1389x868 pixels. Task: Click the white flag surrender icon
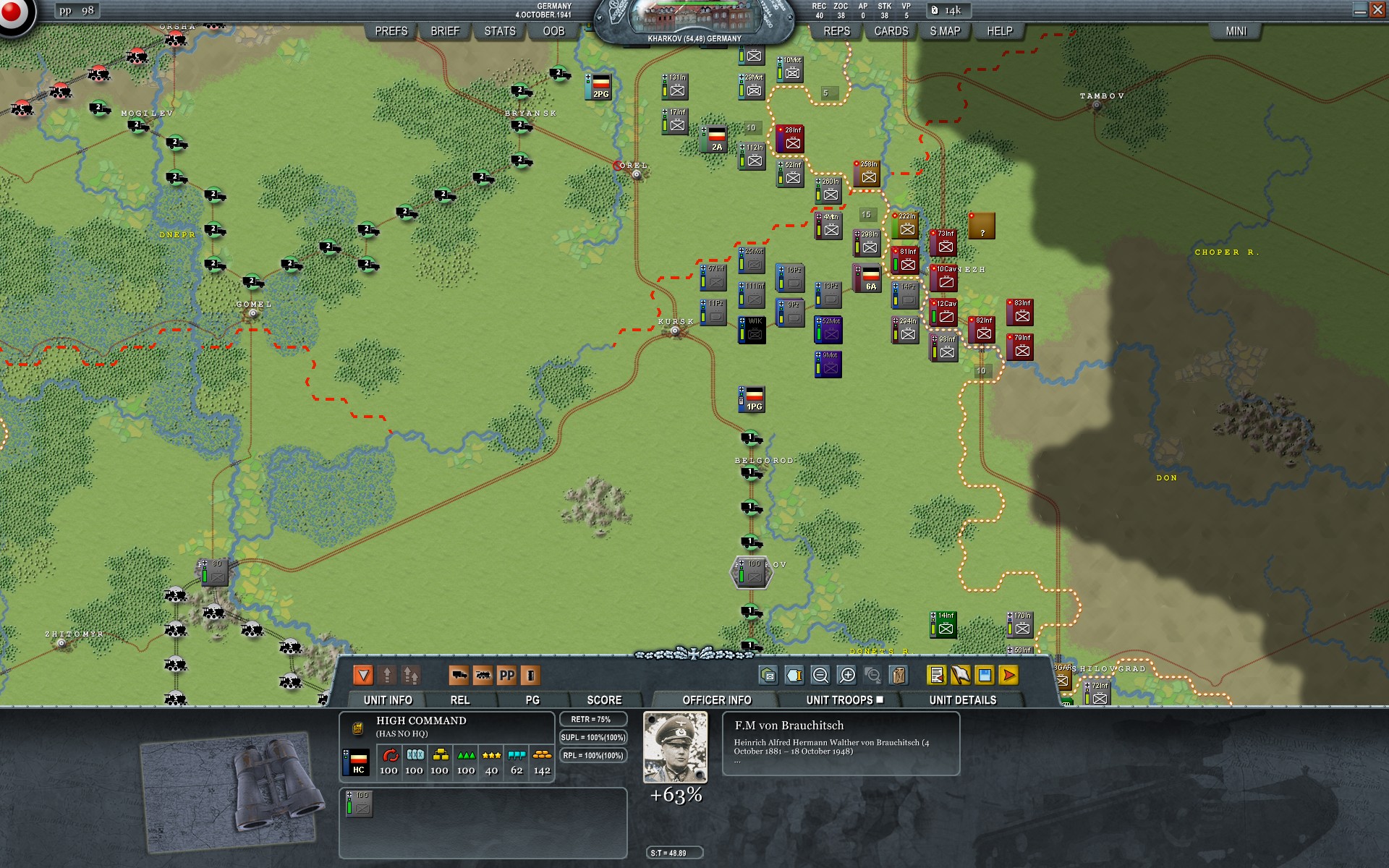click(960, 675)
